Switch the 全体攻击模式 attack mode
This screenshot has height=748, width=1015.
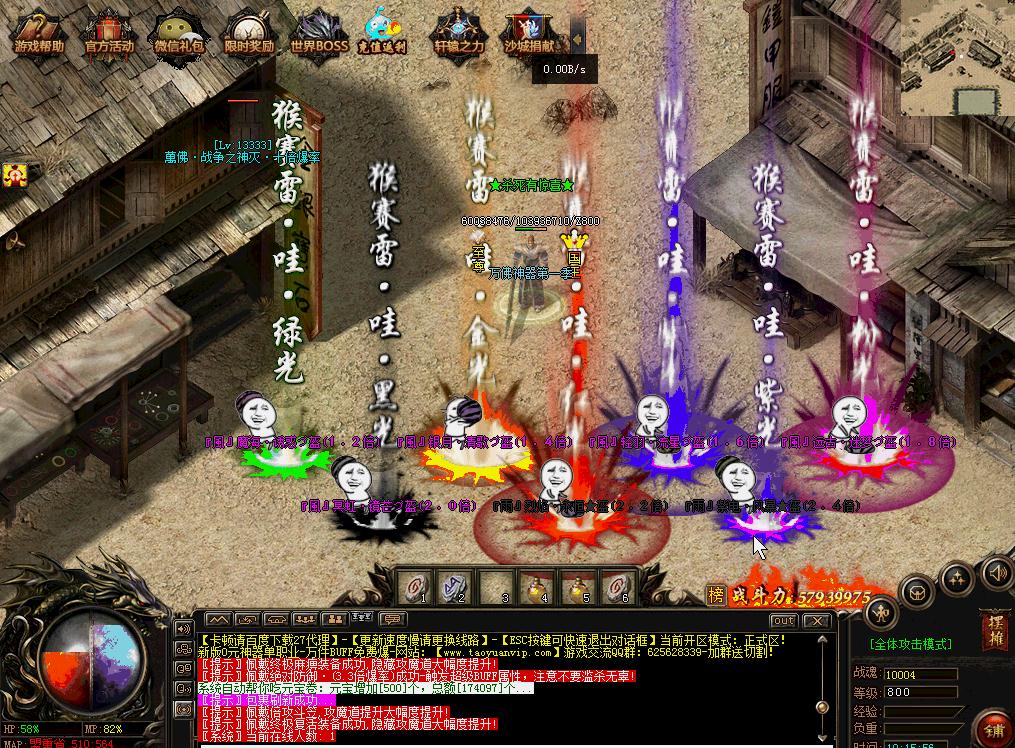pyautogui.click(x=910, y=644)
